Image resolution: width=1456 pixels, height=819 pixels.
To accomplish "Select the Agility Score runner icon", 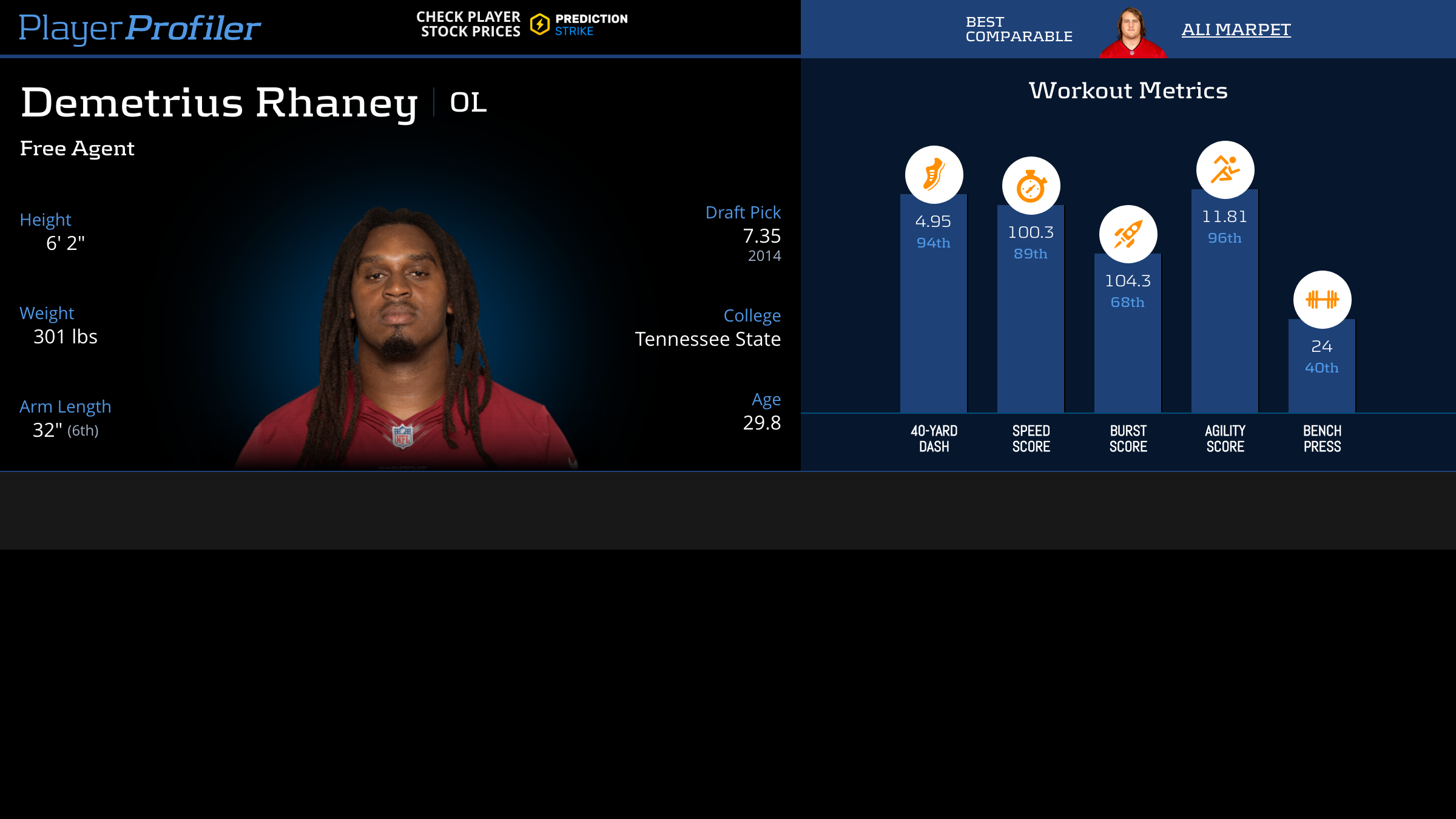I will [x=1225, y=170].
